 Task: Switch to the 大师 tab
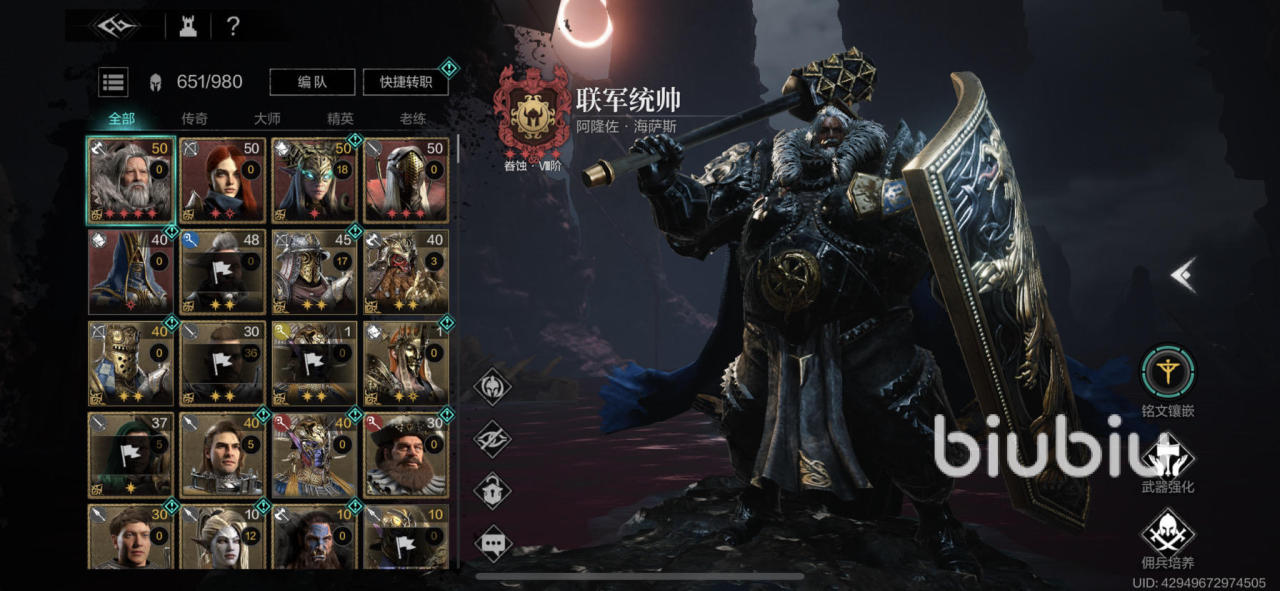click(x=267, y=118)
